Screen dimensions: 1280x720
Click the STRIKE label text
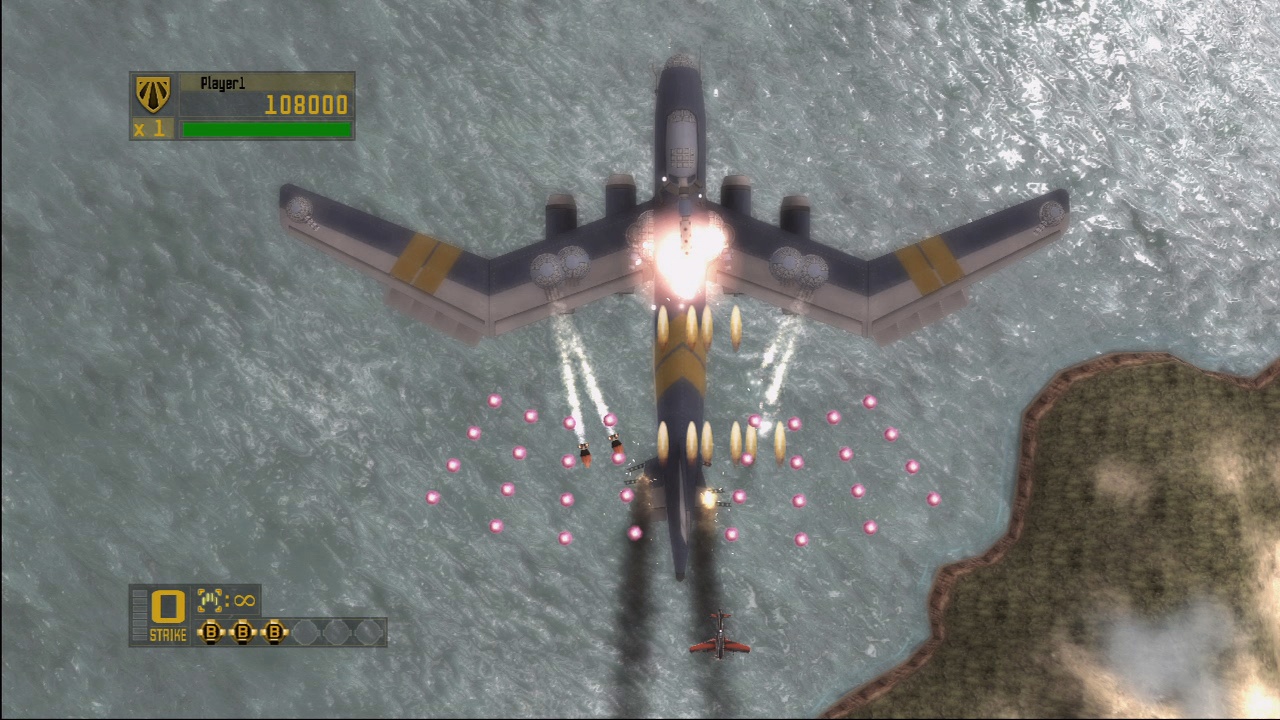click(x=169, y=634)
